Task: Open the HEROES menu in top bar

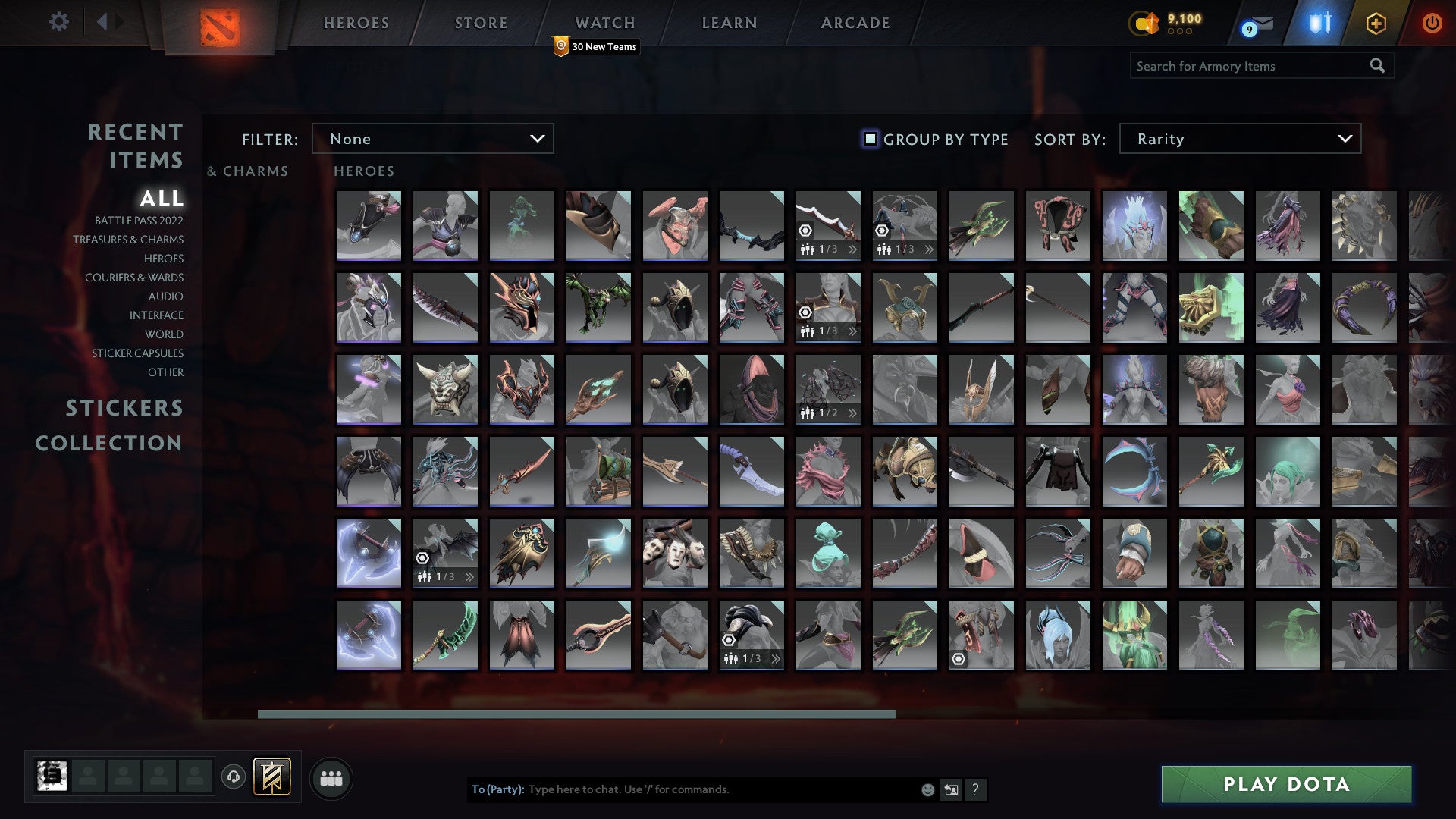Action: tap(356, 23)
